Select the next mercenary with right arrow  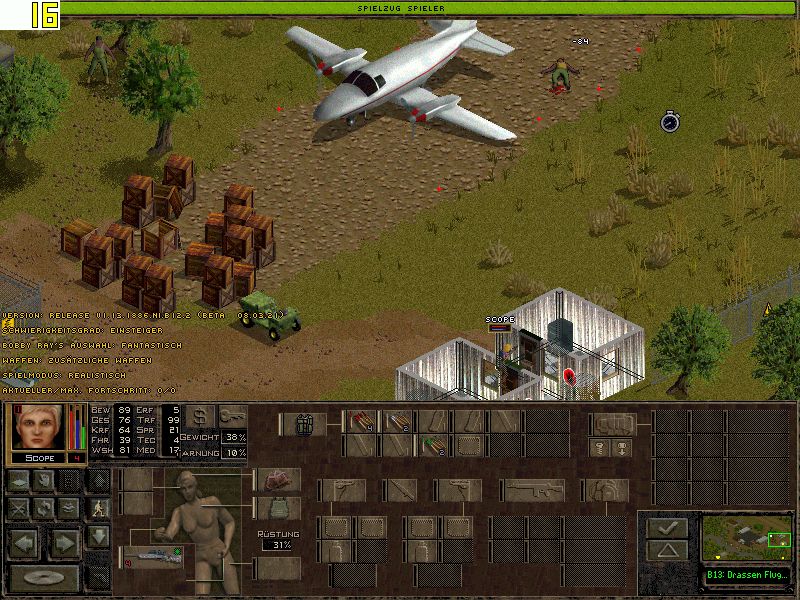point(65,544)
